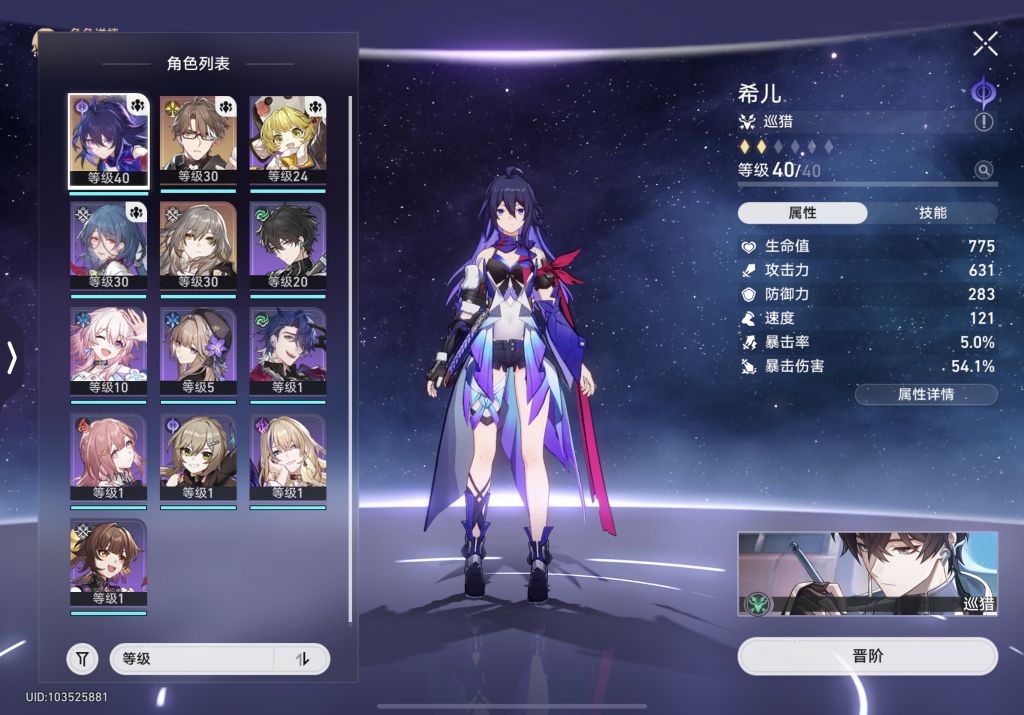
Task: Tap the purple Quantum element icon
Action: (984, 93)
